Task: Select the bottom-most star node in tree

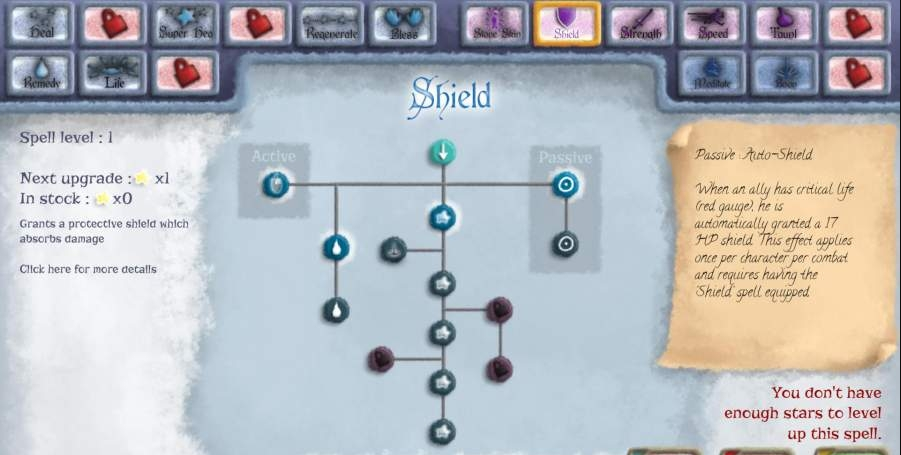Action: pyautogui.click(x=442, y=432)
